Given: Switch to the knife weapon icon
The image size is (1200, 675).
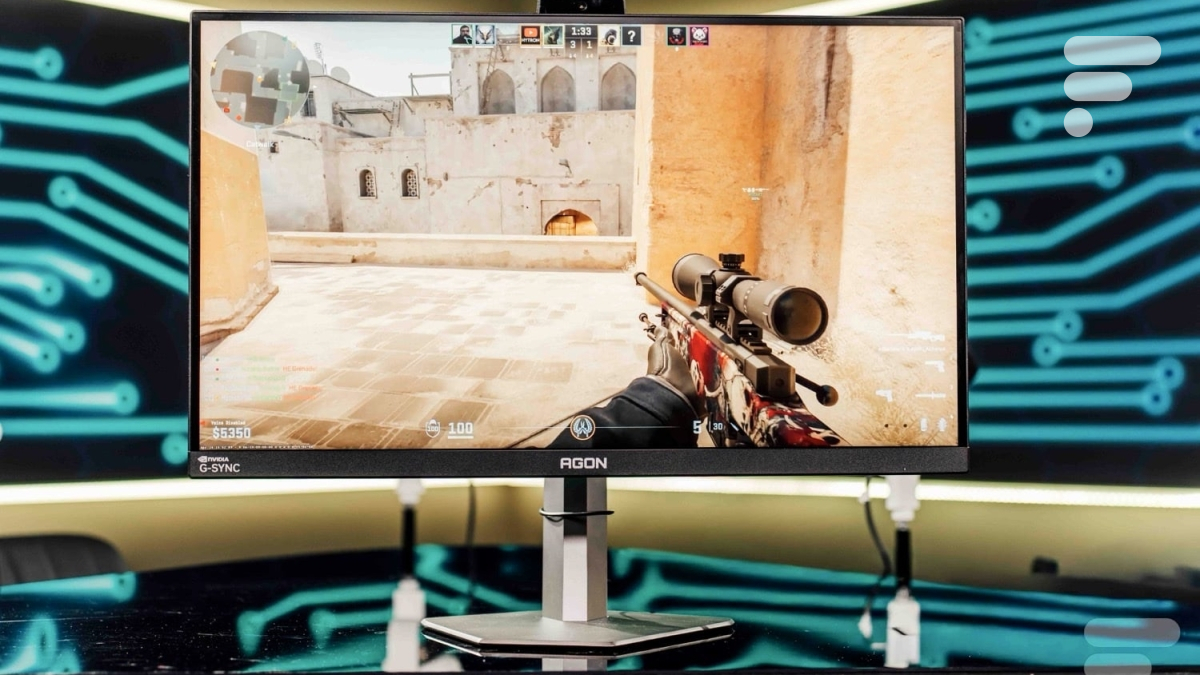Looking at the screenshot, I should pos(929,396).
